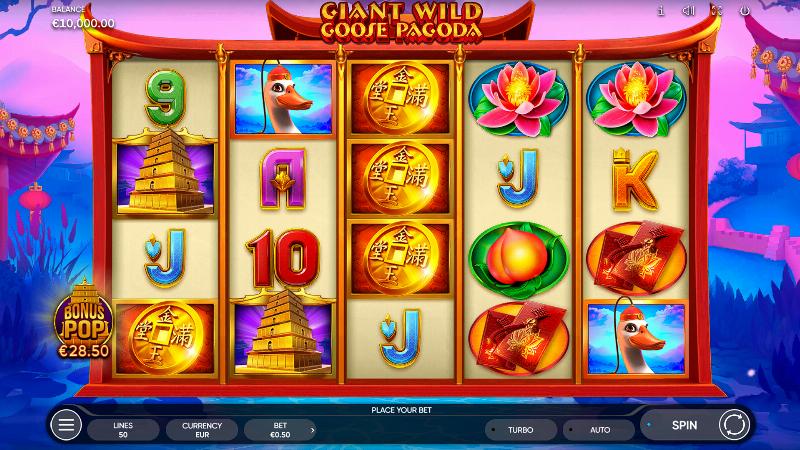Open the hamburger menu
The image size is (800, 450).
point(66,426)
